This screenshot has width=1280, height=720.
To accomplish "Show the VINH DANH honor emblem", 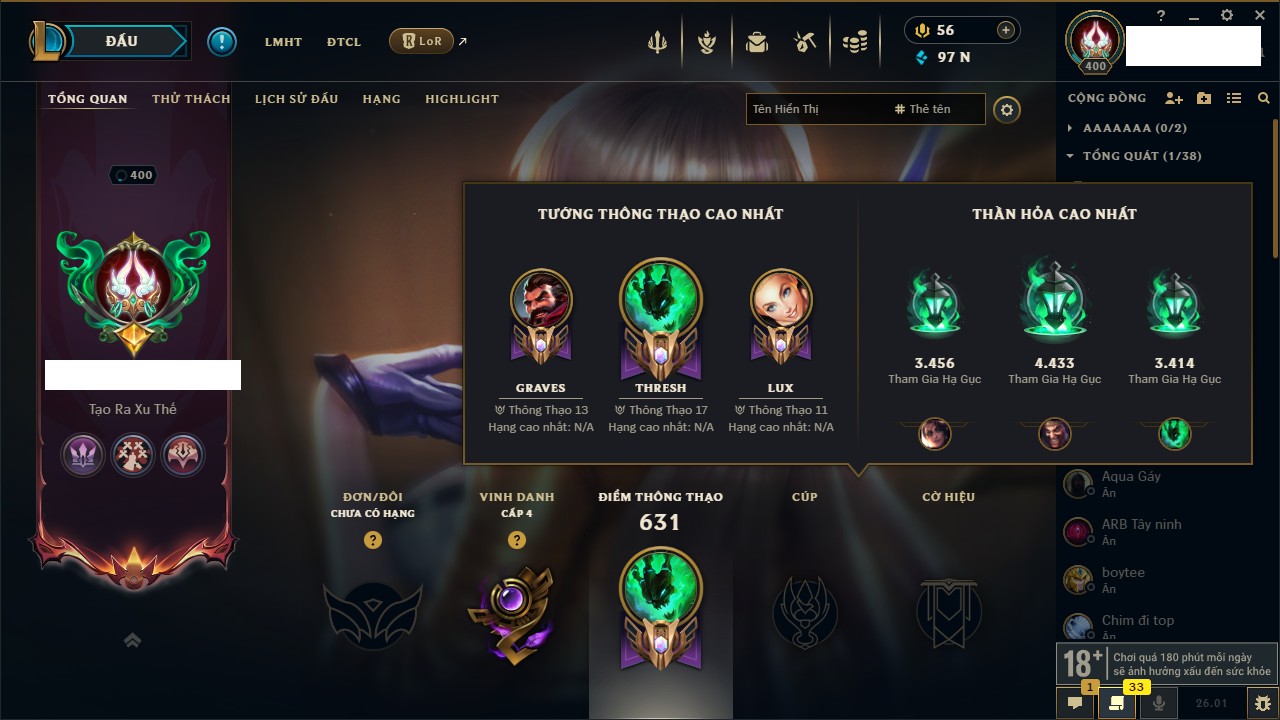I will (x=516, y=608).
